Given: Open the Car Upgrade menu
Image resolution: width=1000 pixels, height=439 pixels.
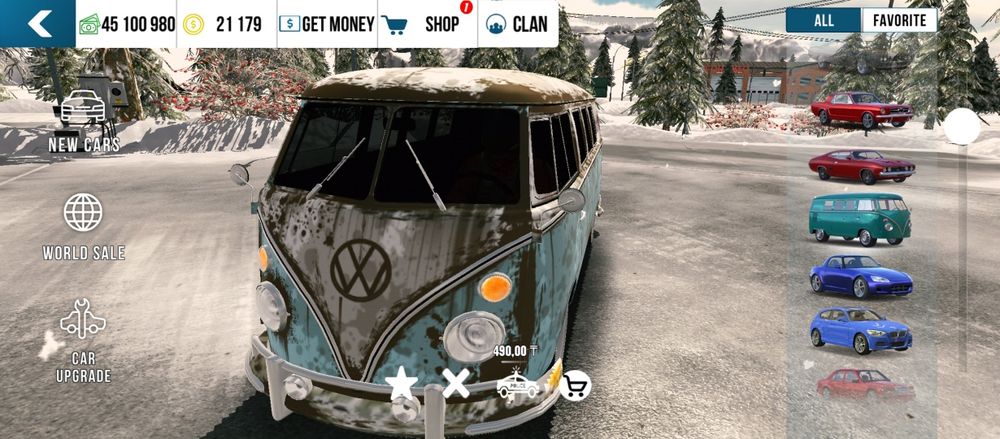Looking at the screenshot, I should 83,341.
